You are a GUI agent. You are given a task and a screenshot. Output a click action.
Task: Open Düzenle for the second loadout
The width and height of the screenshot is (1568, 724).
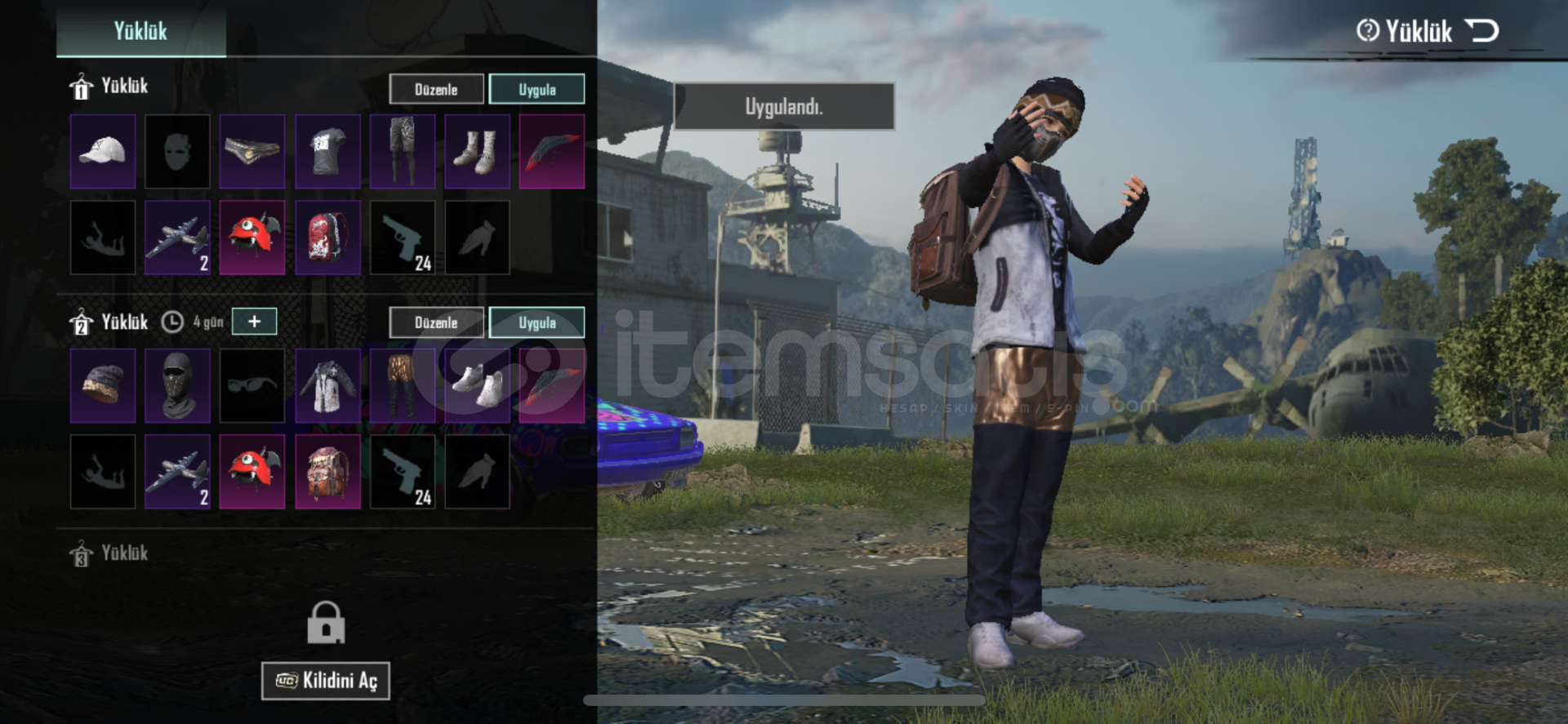[x=436, y=322]
